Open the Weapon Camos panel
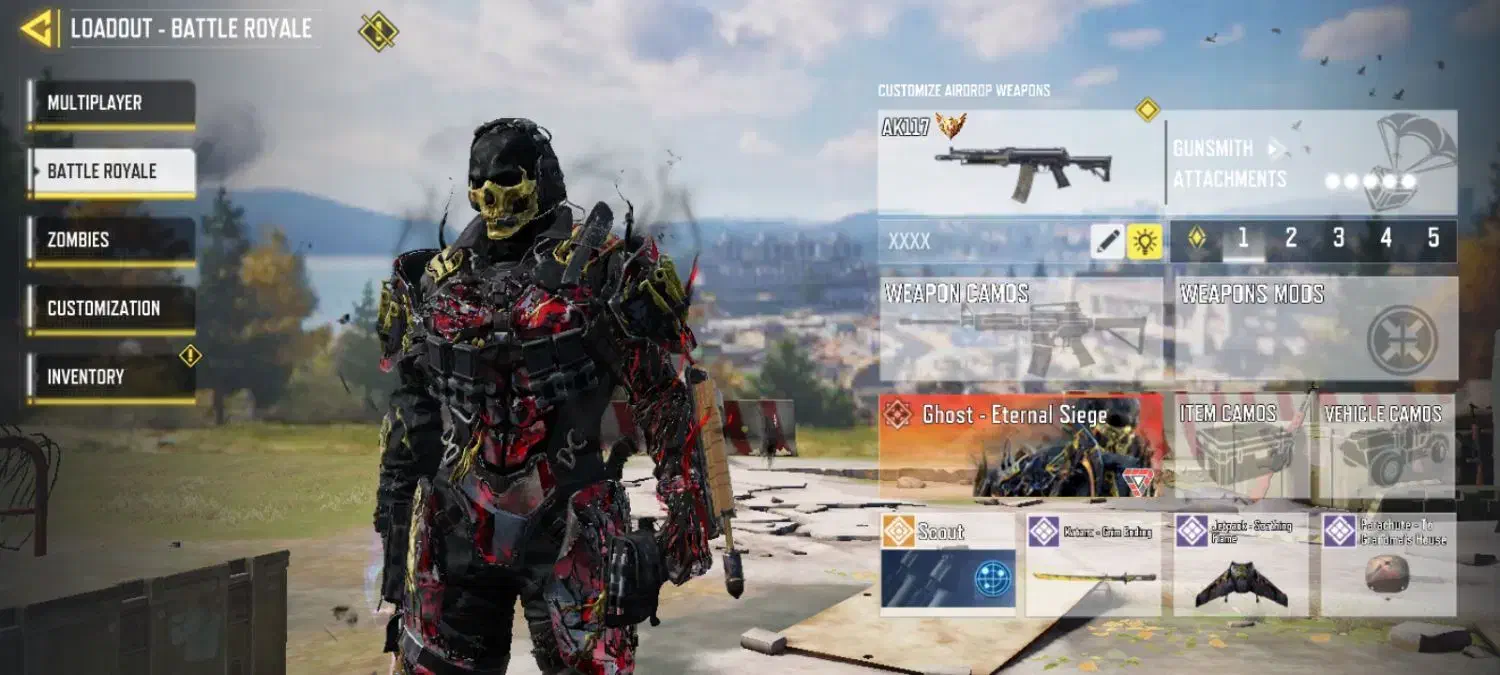The height and width of the screenshot is (675, 1500). click(x=1020, y=329)
